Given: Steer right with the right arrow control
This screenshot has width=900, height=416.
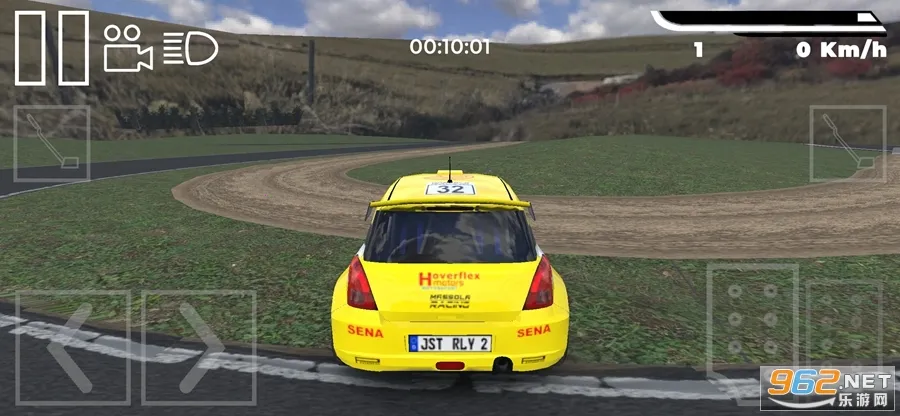Looking at the screenshot, I should coord(199,347).
